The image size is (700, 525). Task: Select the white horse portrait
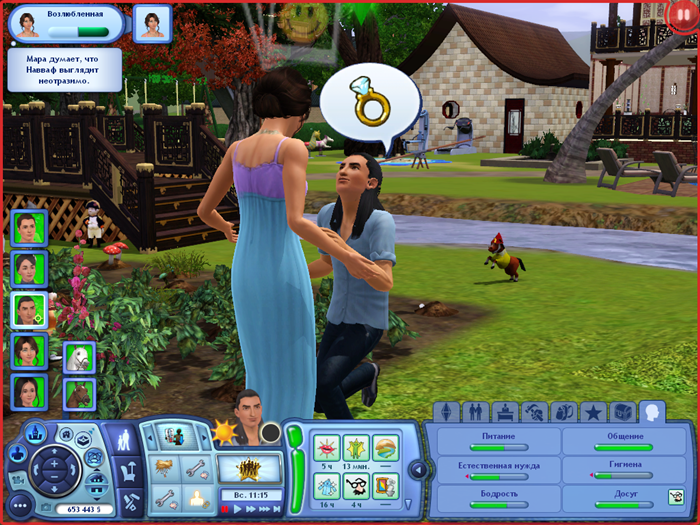tap(79, 357)
